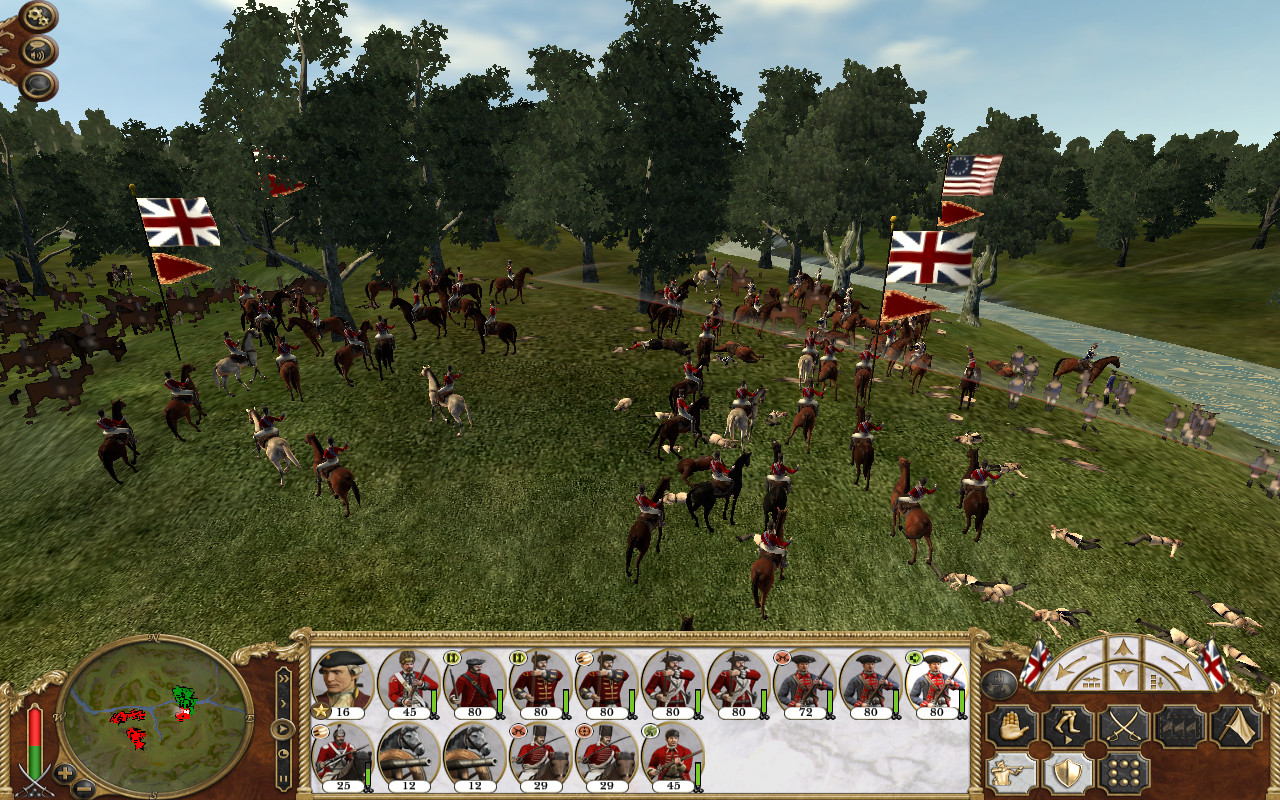This screenshot has width=1280, height=800.
Task: Zoom in the minimap with plus button
Action: click(x=64, y=773)
